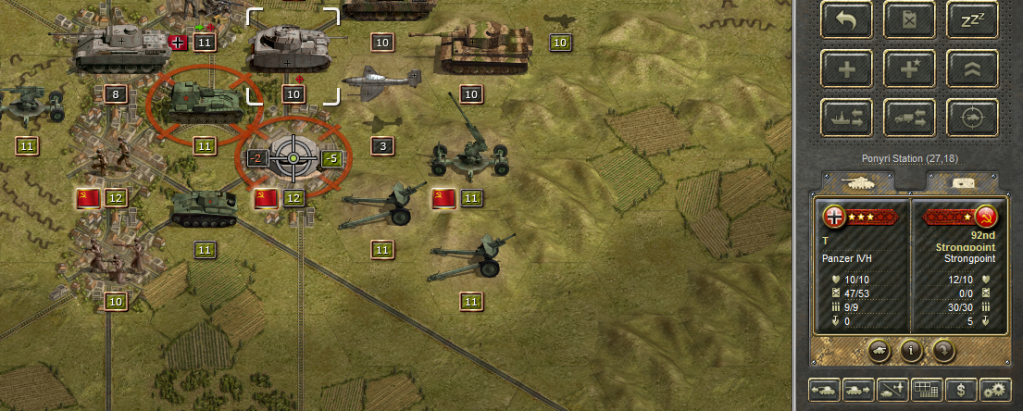Click the round tank icon button
1023x411 pixels.
(879, 351)
